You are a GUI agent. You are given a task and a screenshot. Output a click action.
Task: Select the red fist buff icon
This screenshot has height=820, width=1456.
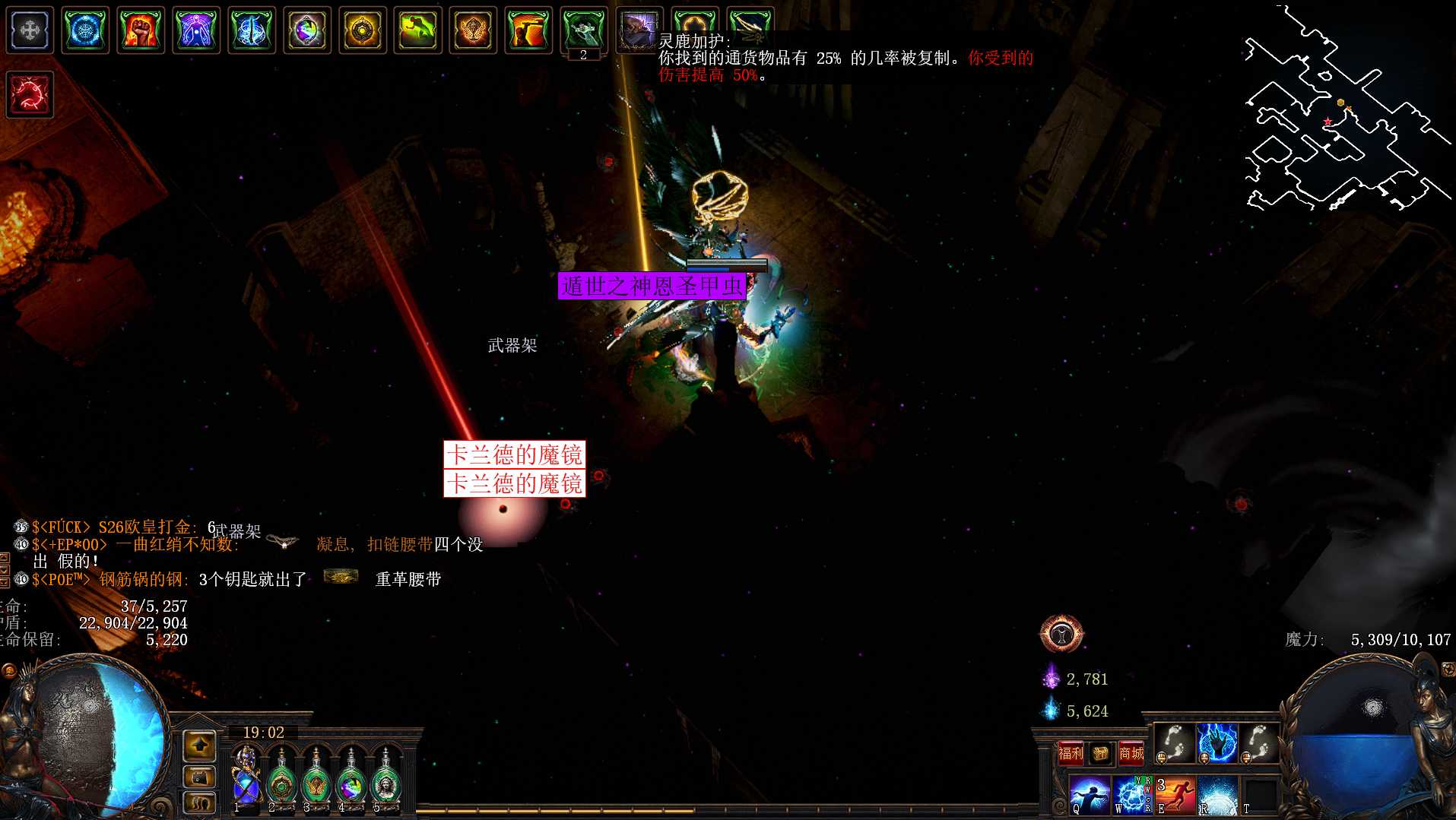click(x=141, y=30)
